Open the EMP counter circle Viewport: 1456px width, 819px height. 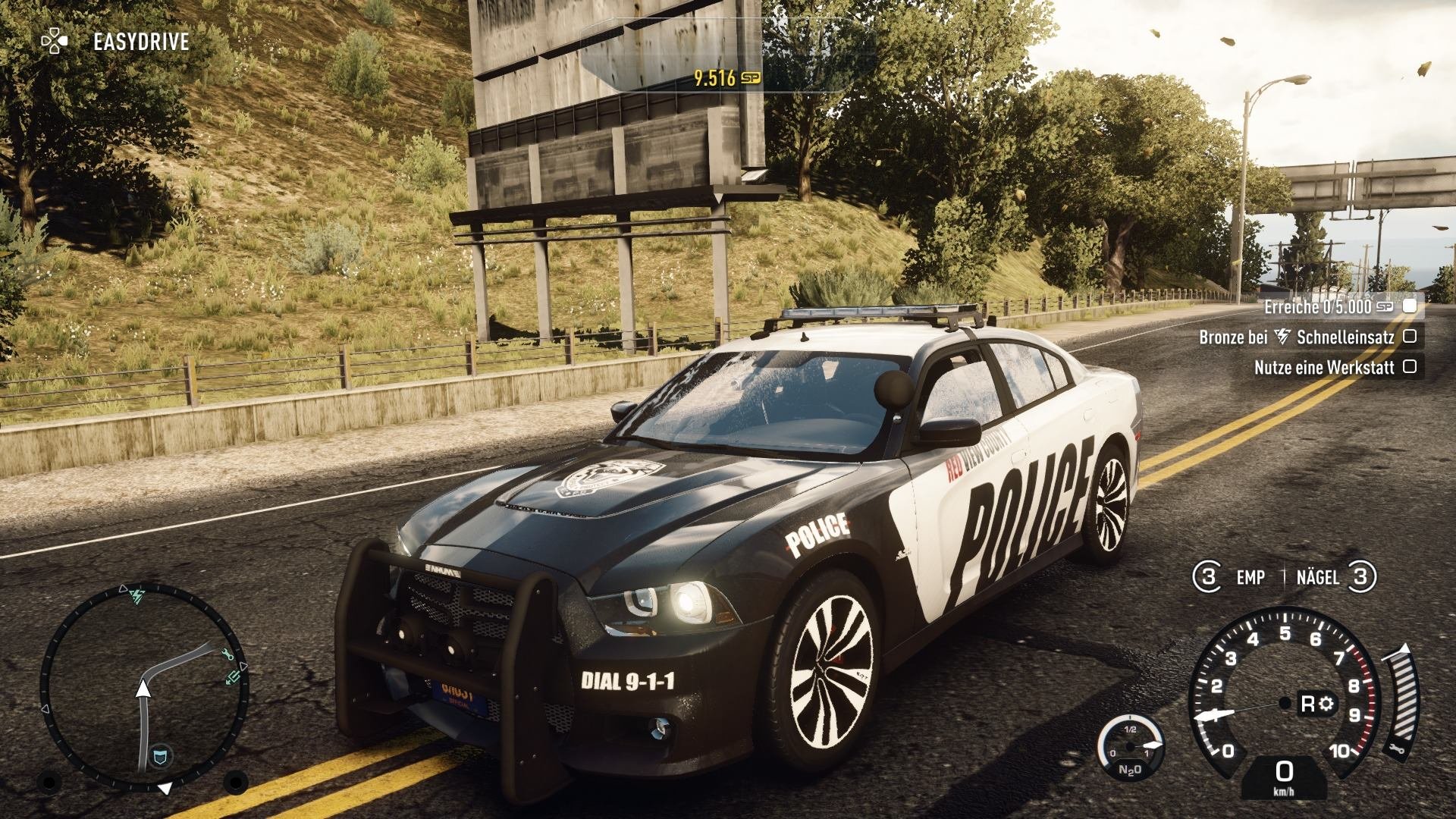[x=1208, y=578]
